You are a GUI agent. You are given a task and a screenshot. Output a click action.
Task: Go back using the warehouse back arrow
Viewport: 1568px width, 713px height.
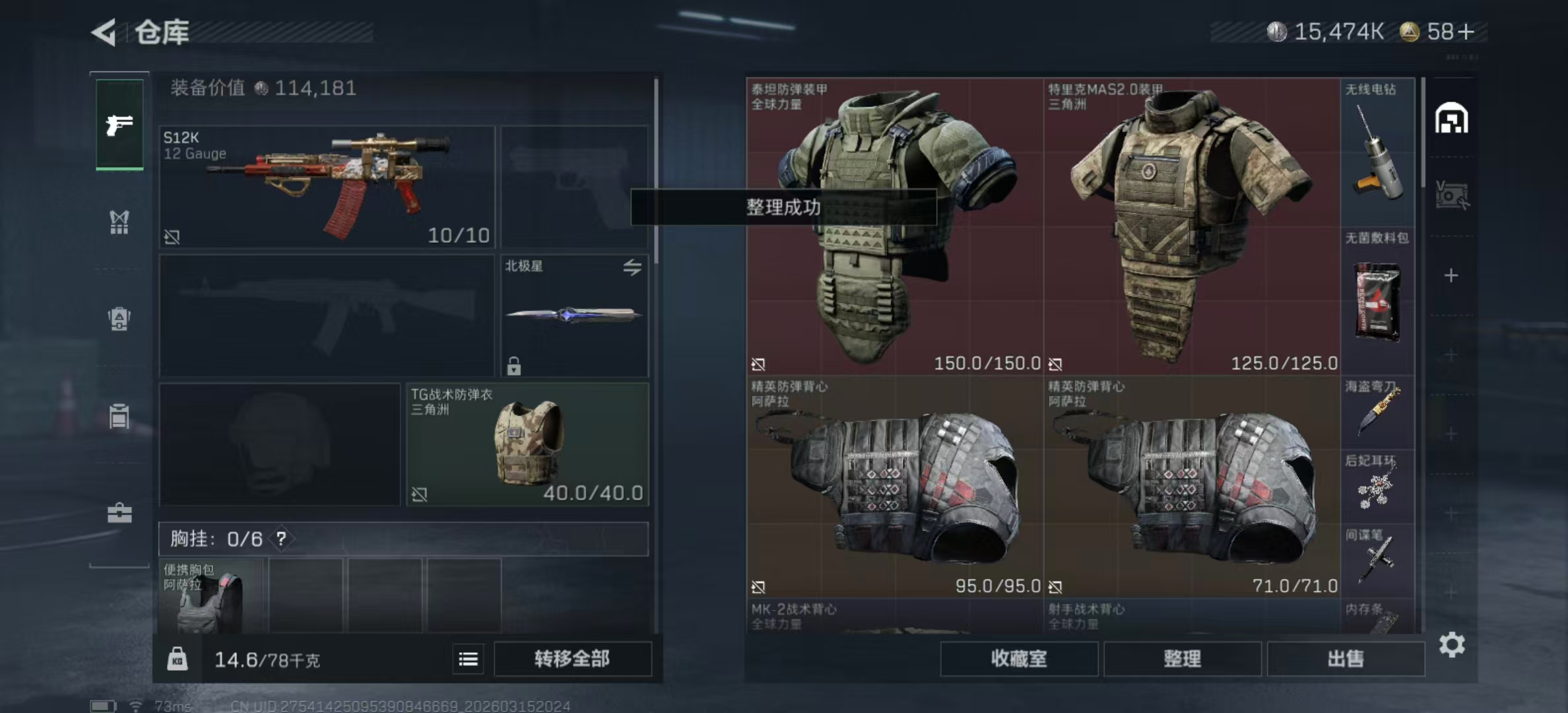(x=106, y=32)
